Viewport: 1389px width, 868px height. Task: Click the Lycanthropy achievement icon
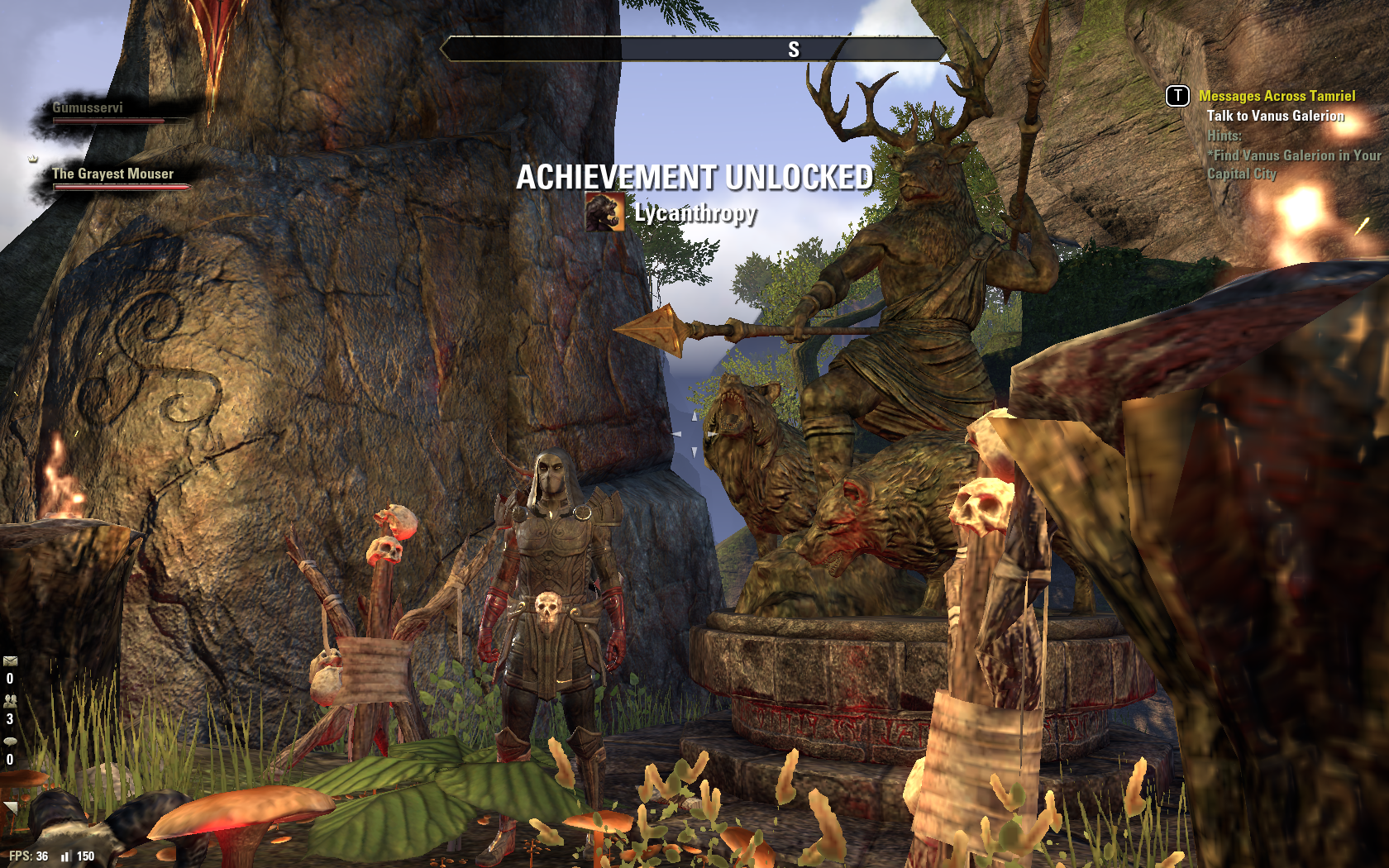click(x=604, y=212)
